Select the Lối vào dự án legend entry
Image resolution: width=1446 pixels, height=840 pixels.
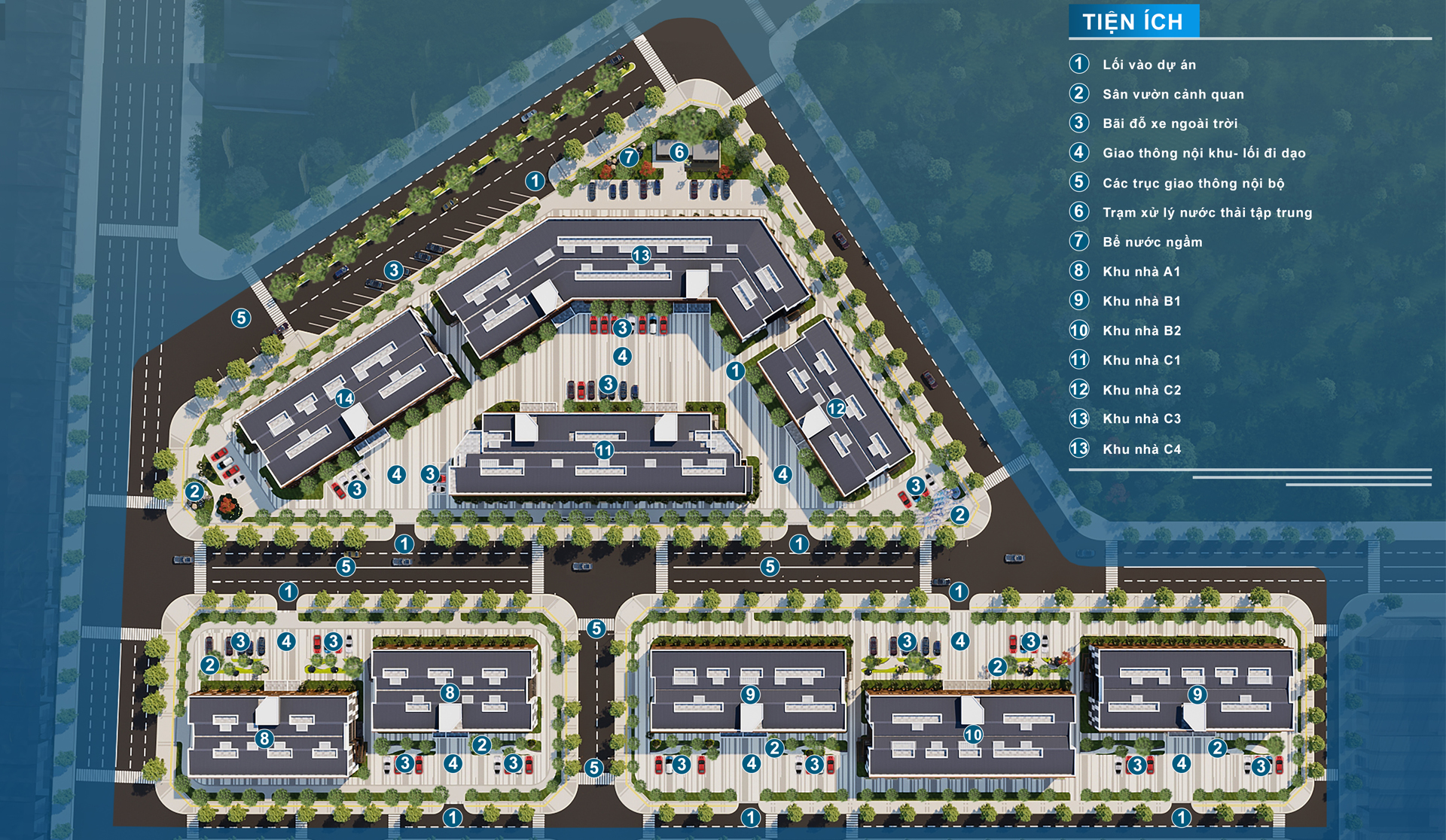1149,65
